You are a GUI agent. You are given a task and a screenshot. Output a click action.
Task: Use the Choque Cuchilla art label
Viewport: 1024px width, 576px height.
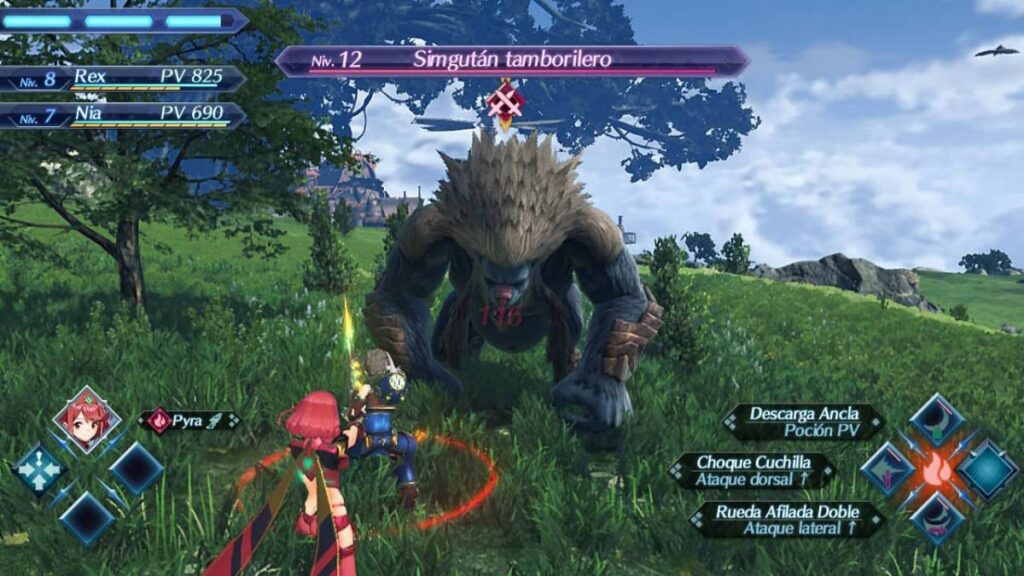click(x=752, y=471)
